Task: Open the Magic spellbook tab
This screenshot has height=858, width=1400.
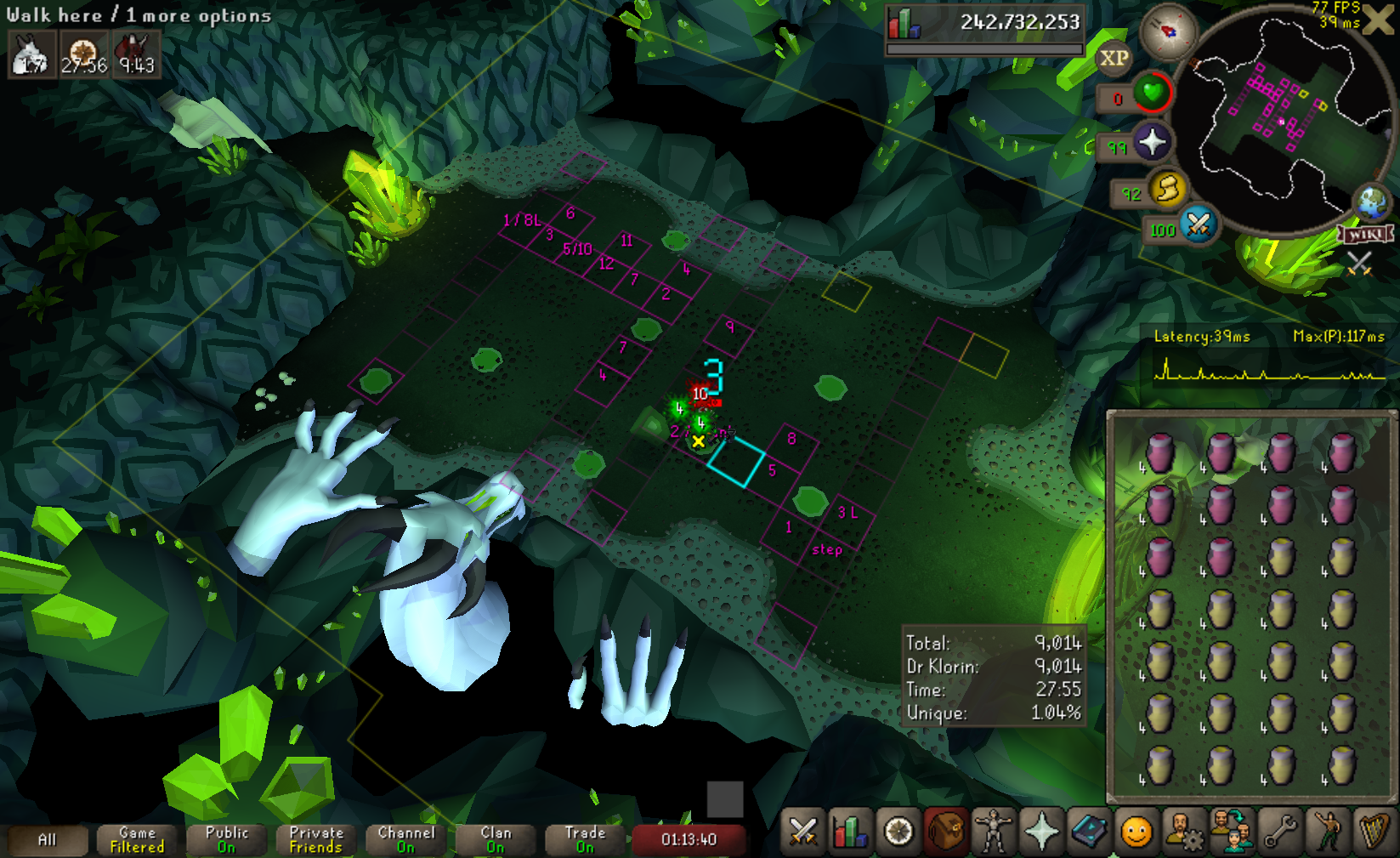Action: coord(1089,831)
